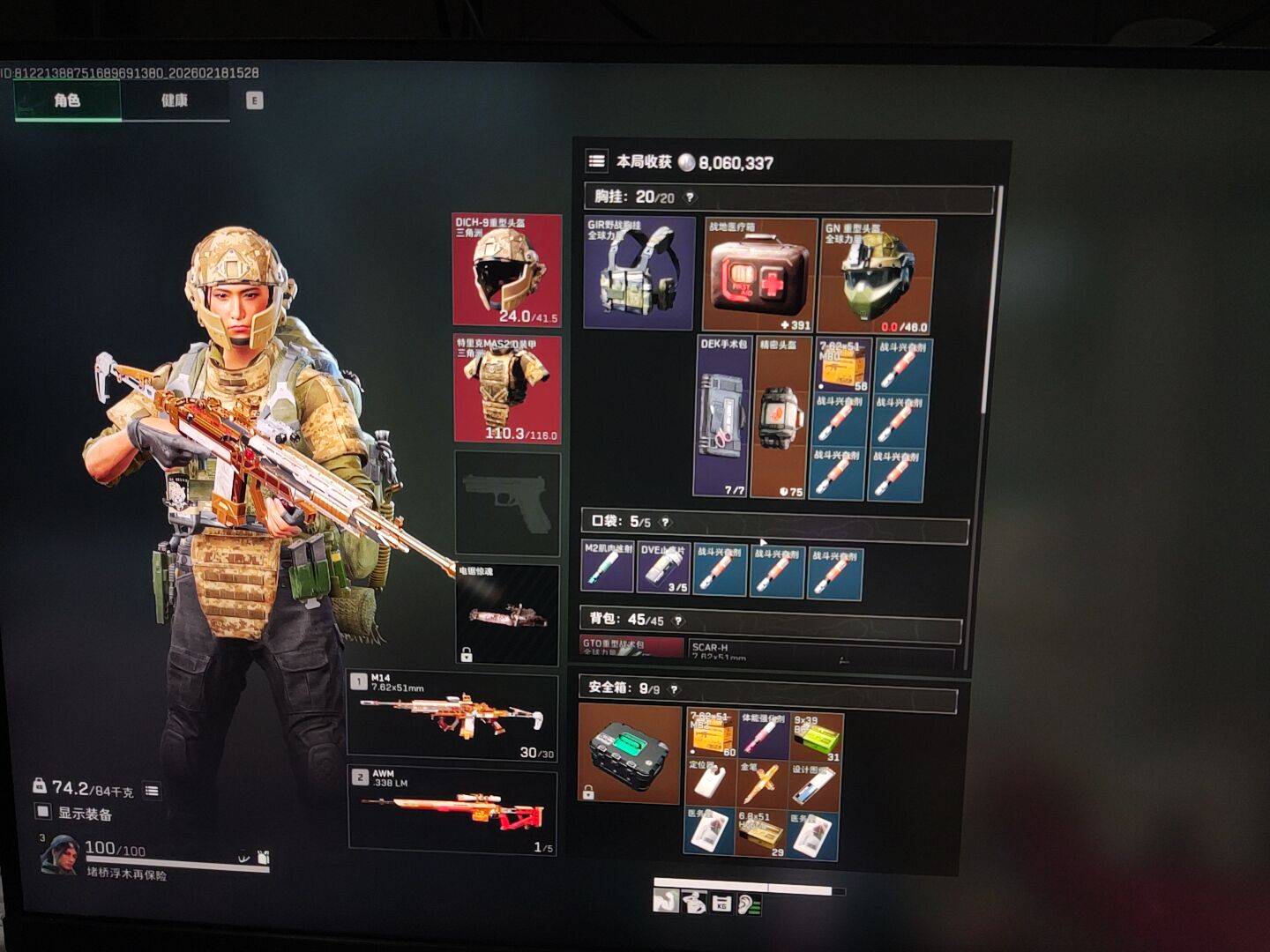Open the weight details list icon

click(x=152, y=791)
